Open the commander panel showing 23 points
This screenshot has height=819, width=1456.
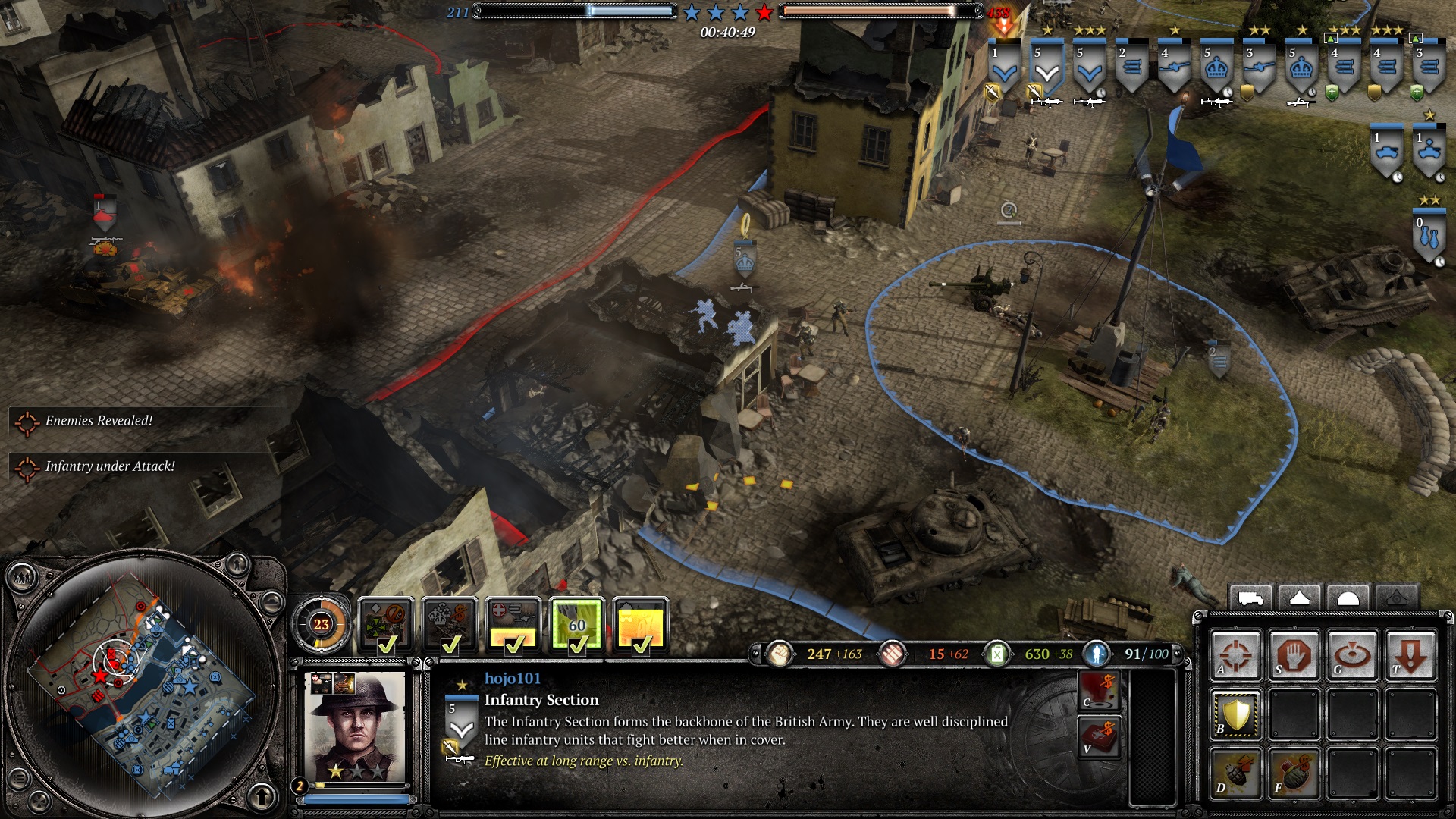click(322, 624)
